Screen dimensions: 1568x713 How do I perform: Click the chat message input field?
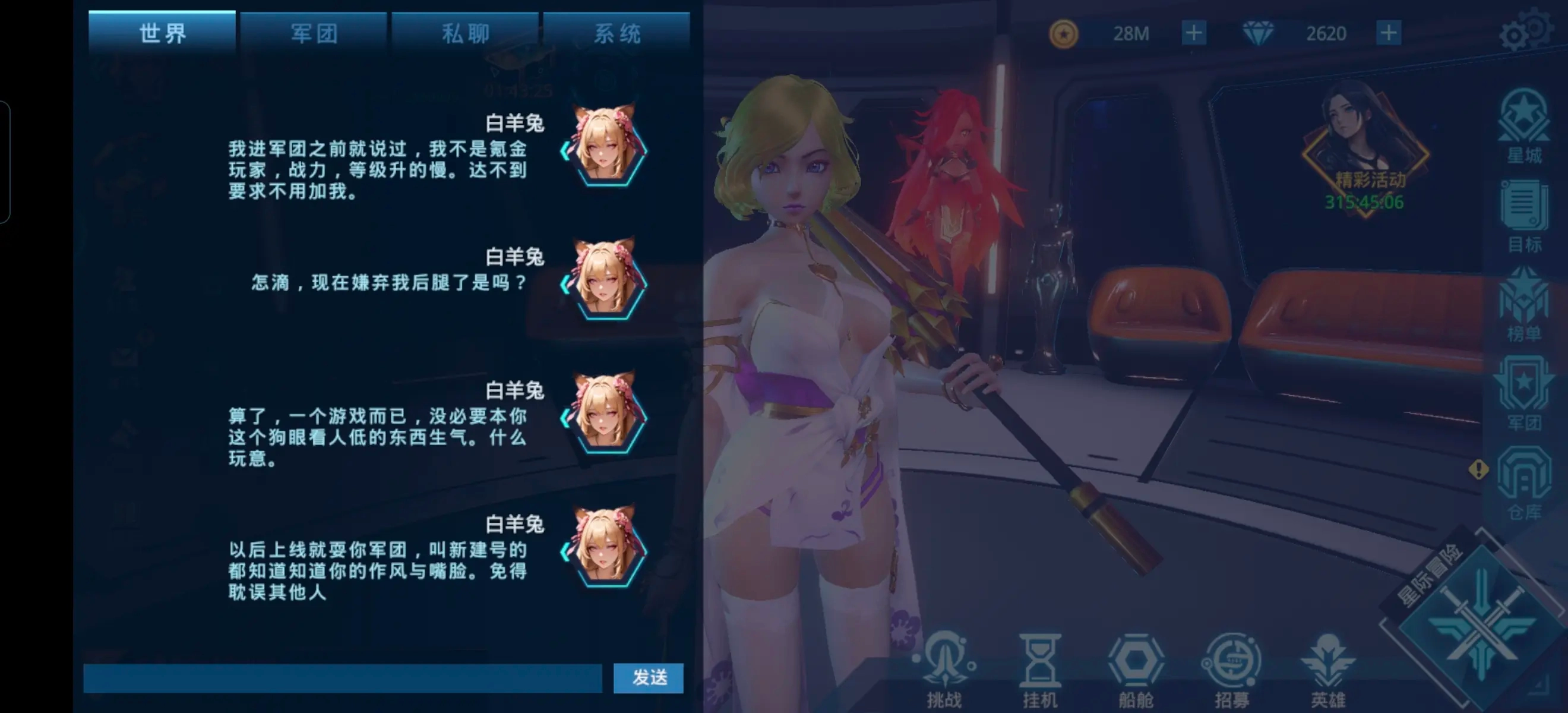pos(341,678)
